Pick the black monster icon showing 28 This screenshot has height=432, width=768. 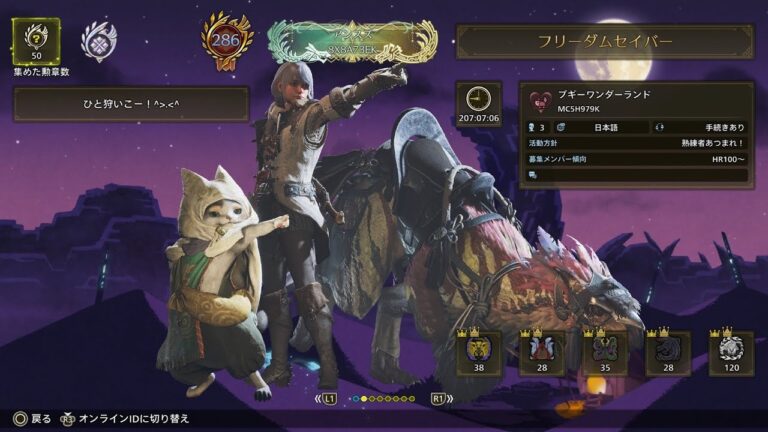[668, 352]
